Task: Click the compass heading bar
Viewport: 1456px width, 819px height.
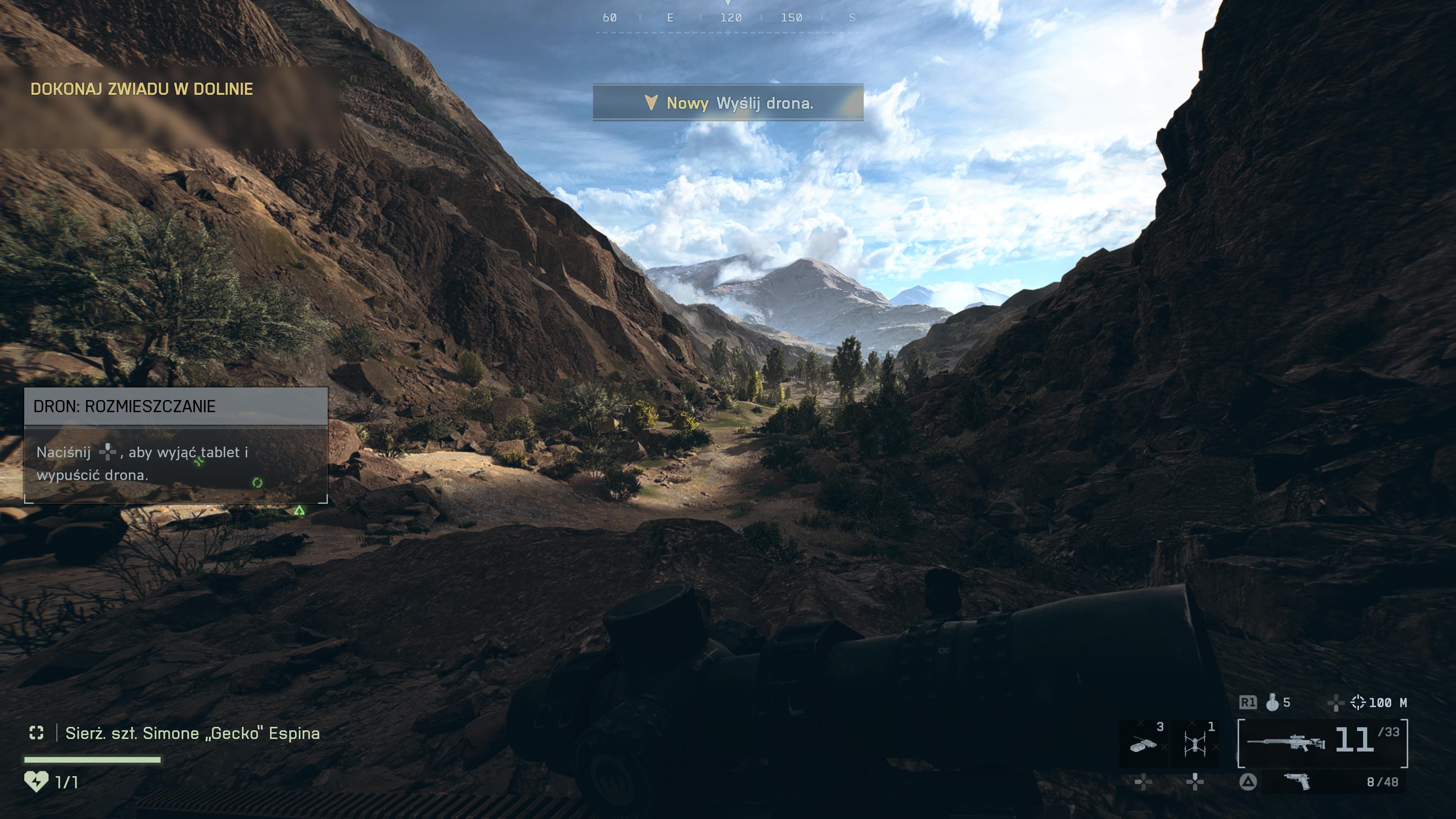Action: click(x=728, y=18)
